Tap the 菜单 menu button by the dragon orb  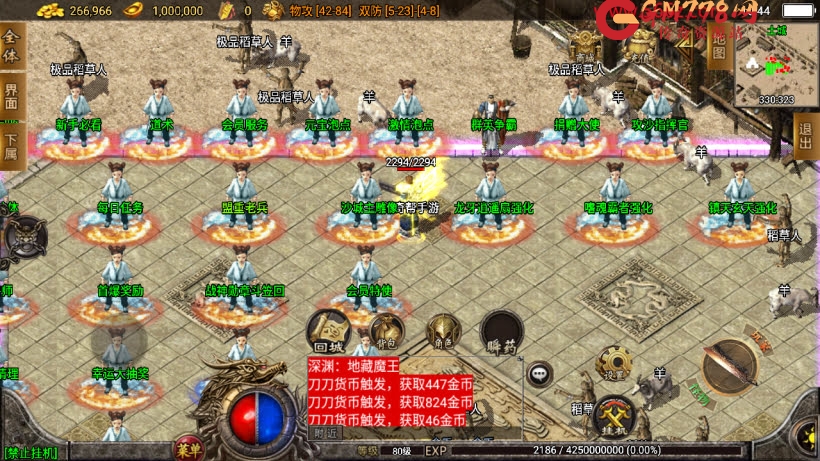click(186, 446)
